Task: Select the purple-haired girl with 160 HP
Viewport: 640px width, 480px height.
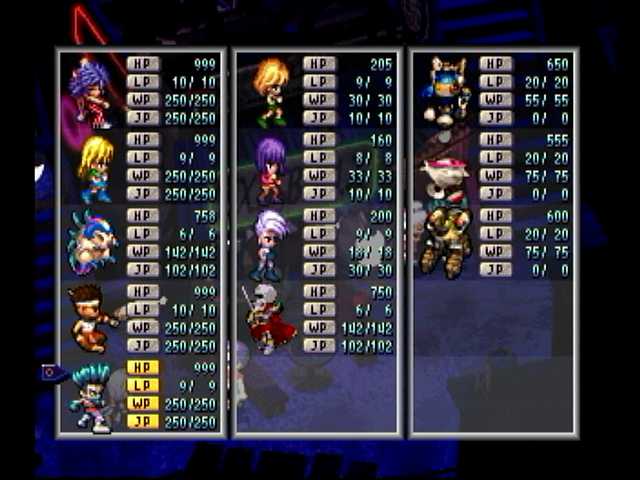Action: coord(270,168)
